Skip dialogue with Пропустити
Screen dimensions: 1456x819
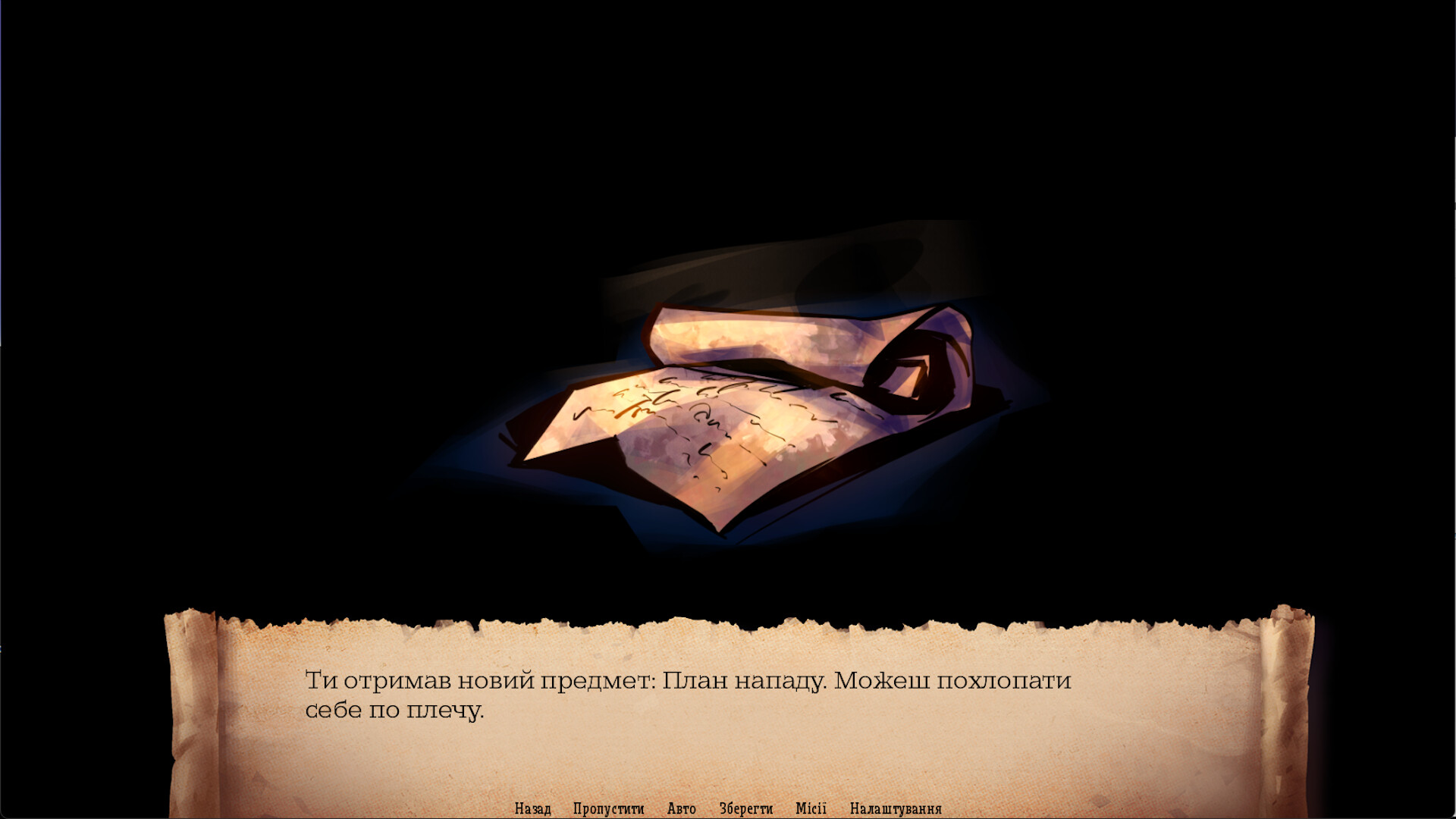pos(610,808)
